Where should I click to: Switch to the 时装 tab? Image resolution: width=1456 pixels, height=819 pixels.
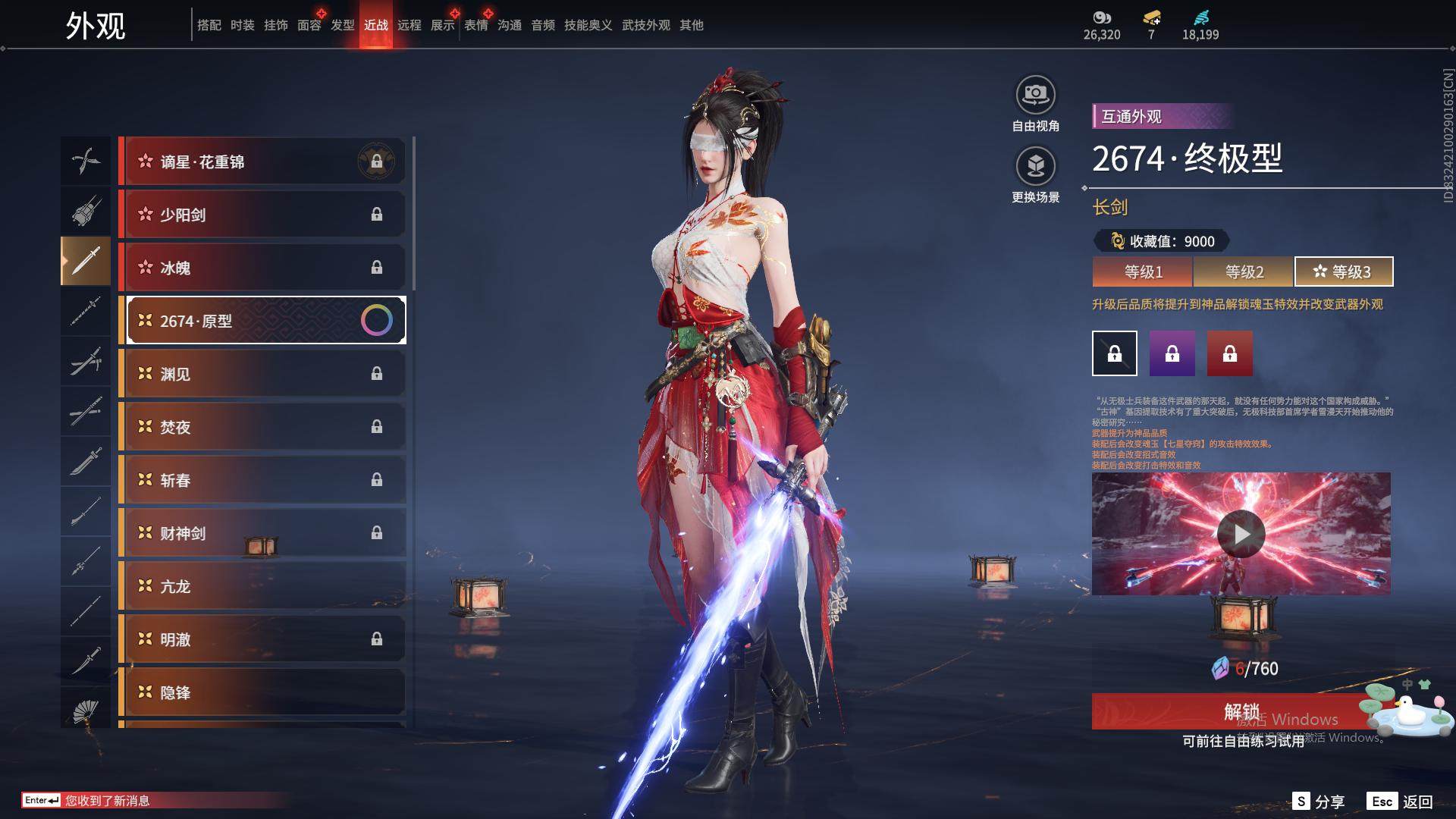tap(243, 25)
